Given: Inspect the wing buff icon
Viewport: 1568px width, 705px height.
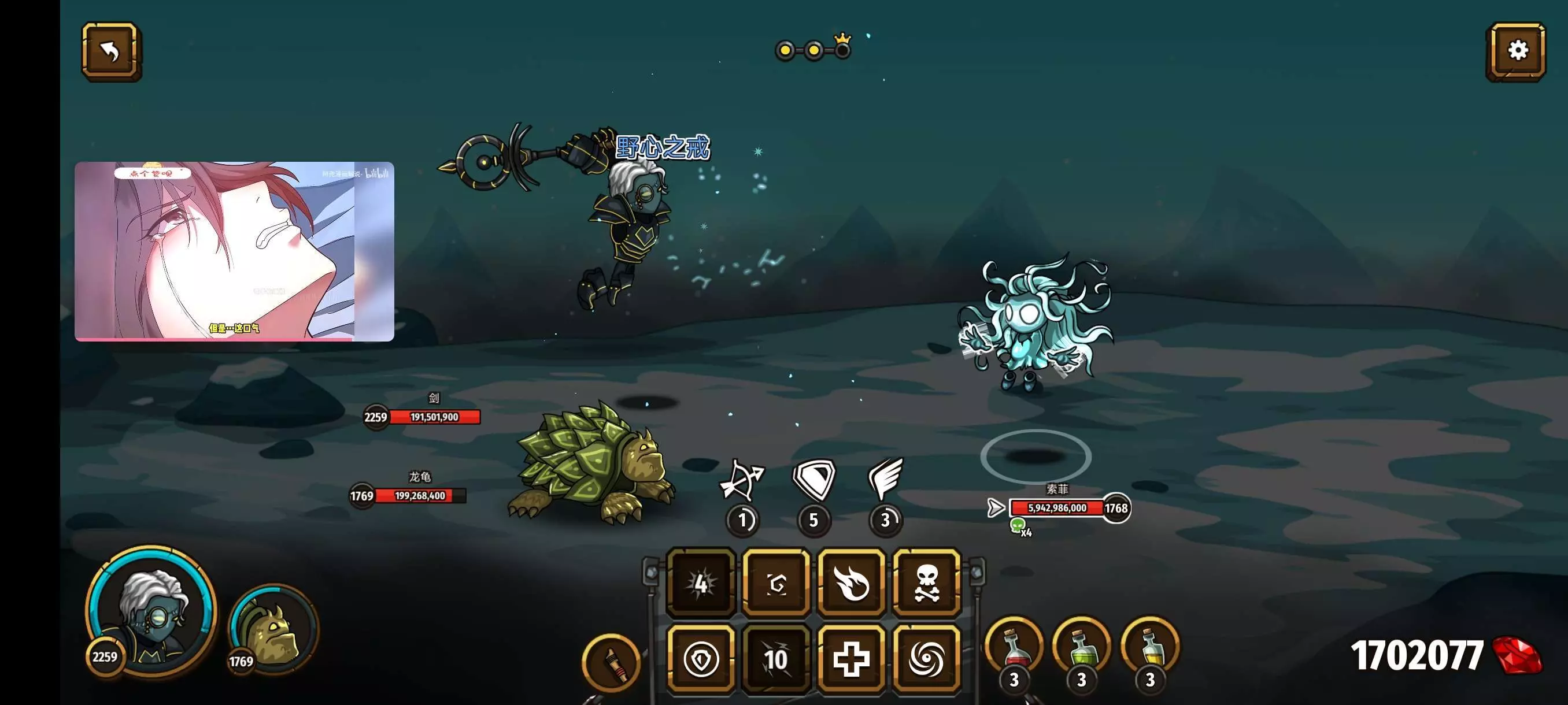Looking at the screenshot, I should tap(886, 479).
